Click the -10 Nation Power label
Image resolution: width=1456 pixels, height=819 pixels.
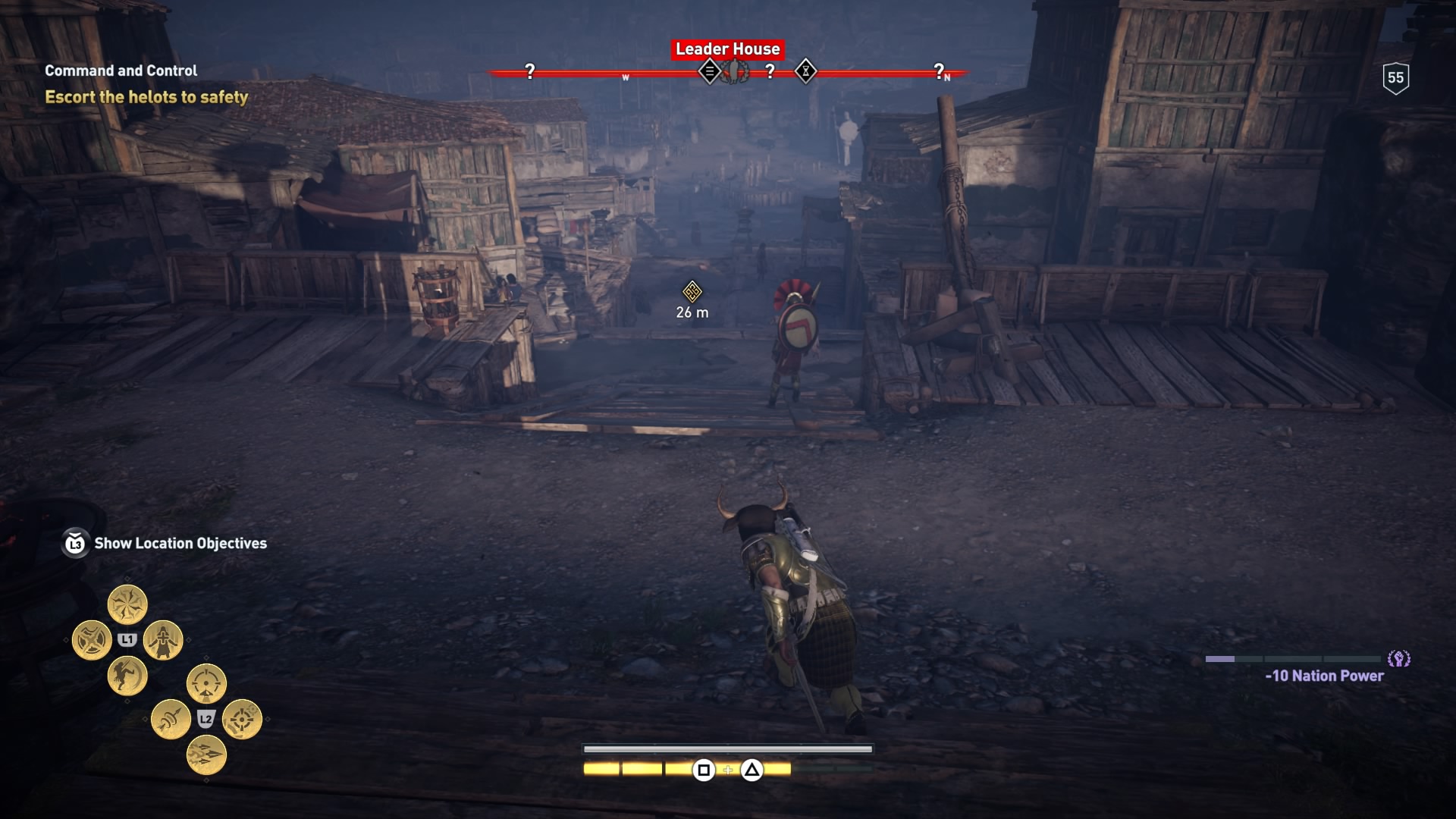1323,675
